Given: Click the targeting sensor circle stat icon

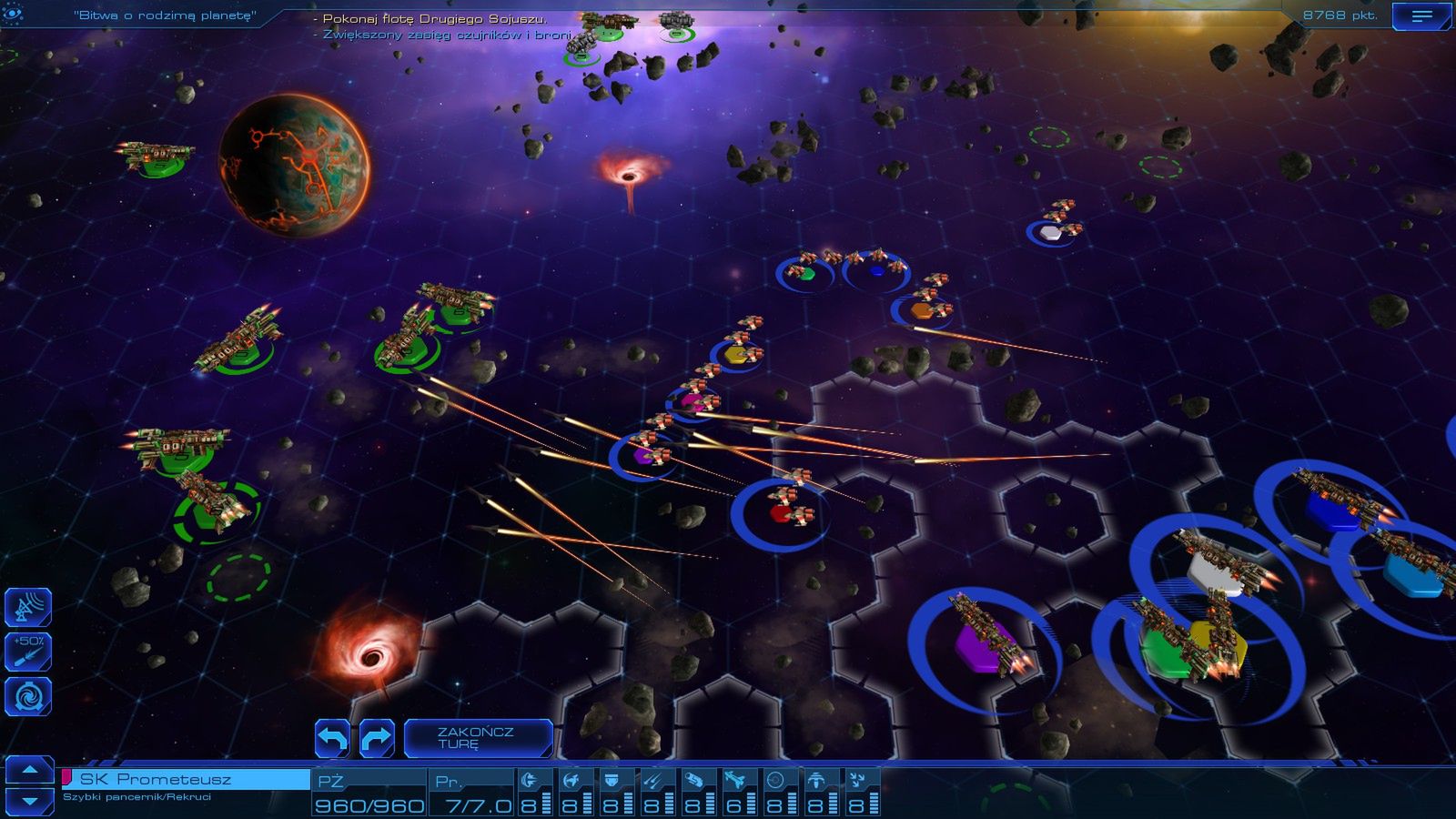Looking at the screenshot, I should click(775, 778).
